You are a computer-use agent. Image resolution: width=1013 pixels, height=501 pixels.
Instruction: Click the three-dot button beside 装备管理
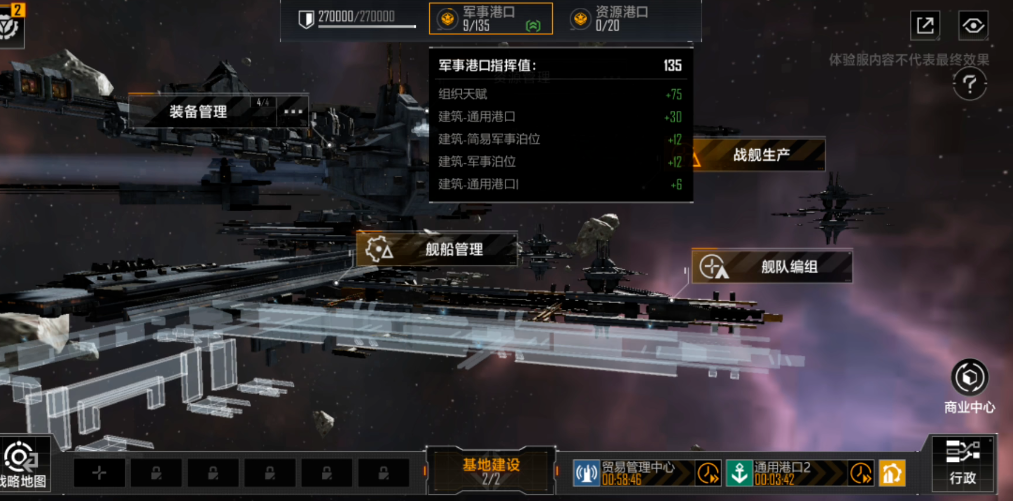pos(292,111)
